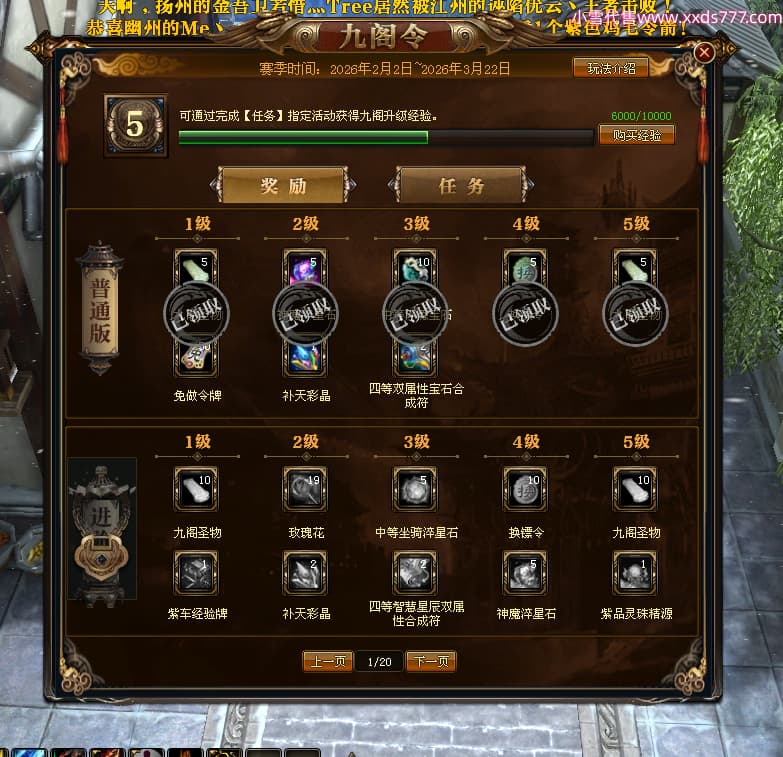Go to the previous page with 上一页
This screenshot has width=783, height=757.
click(x=327, y=661)
